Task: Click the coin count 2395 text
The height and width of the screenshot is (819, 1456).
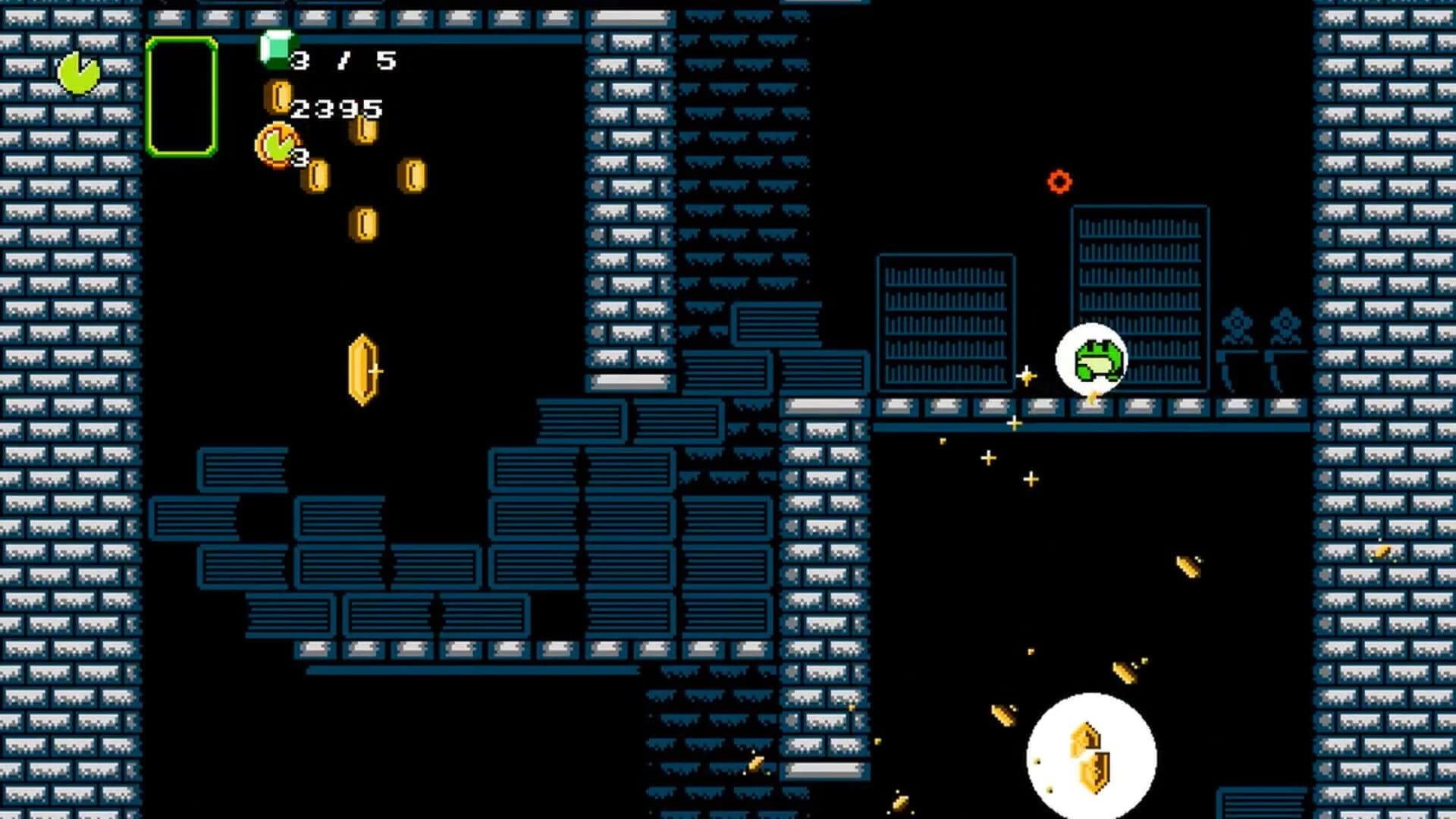Action: 337,108
